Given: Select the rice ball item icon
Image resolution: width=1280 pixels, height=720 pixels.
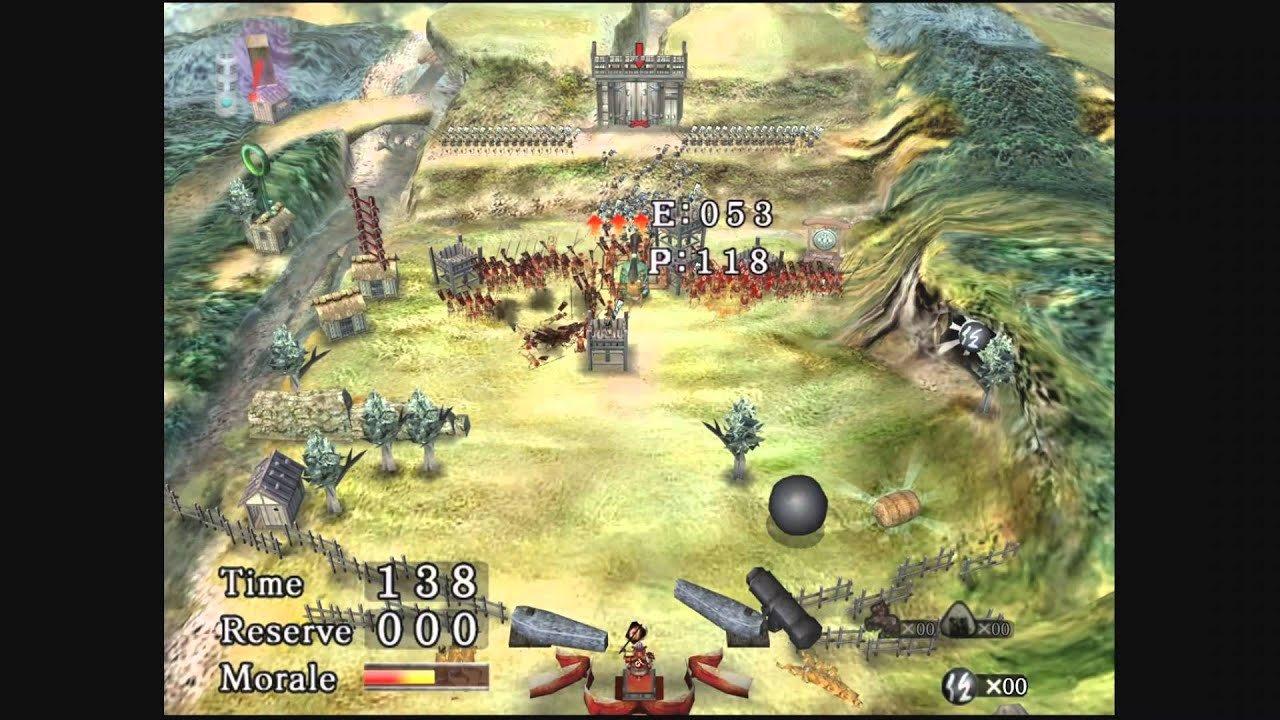Looking at the screenshot, I should 957,620.
